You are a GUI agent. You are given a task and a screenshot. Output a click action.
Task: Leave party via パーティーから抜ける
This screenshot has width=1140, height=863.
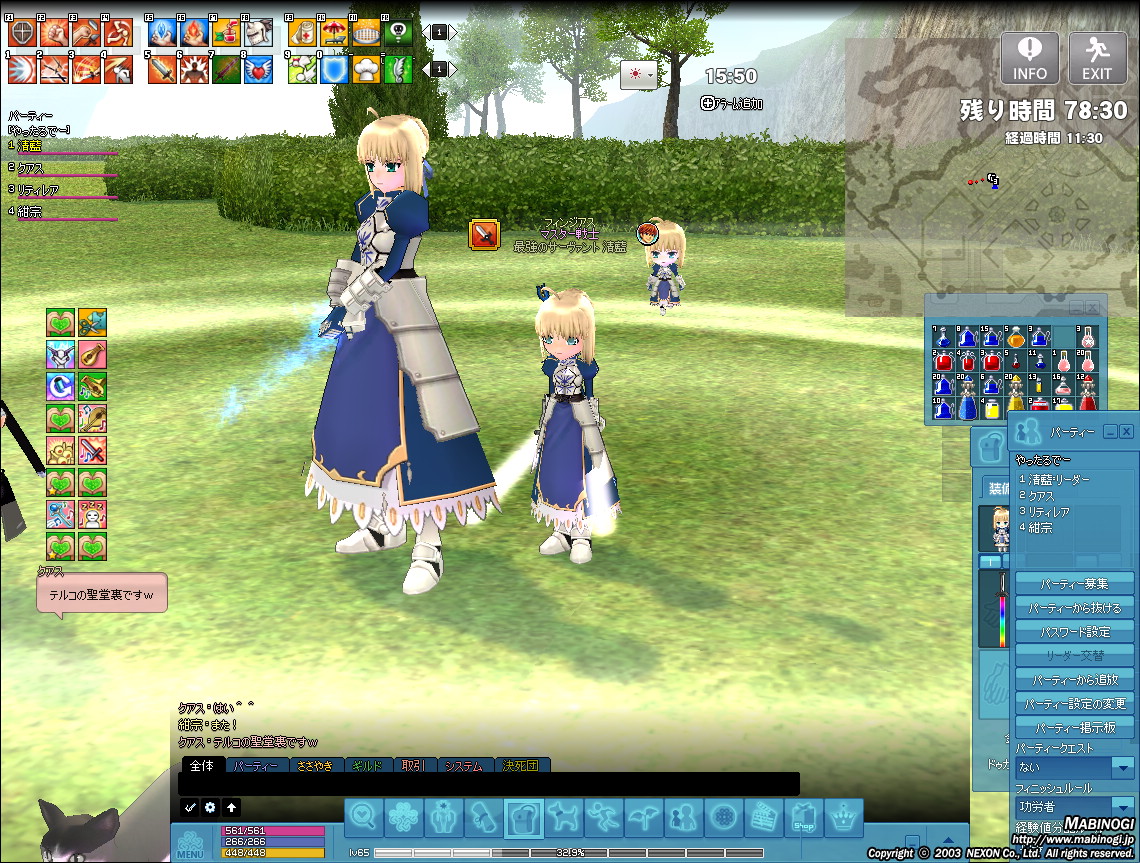click(x=1074, y=608)
